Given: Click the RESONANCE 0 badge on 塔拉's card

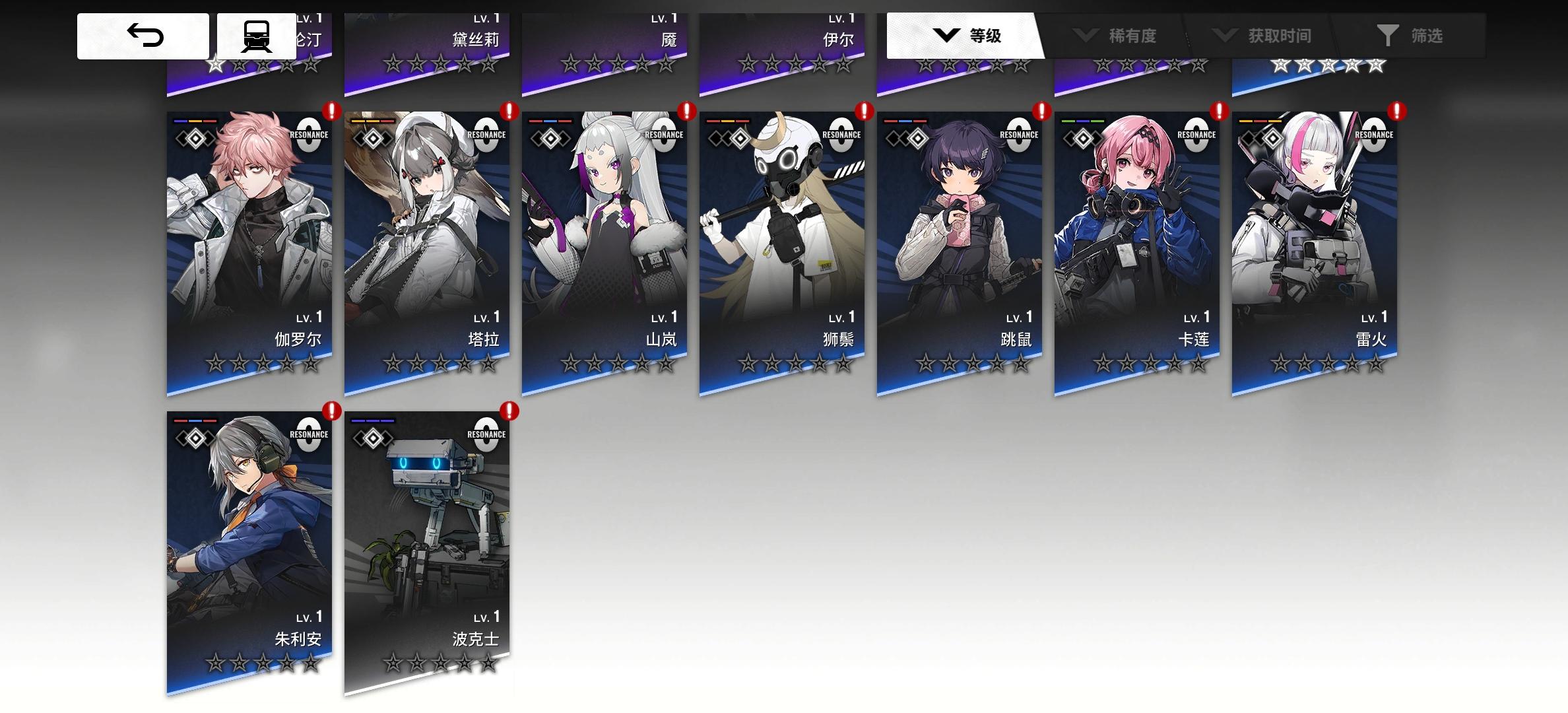Looking at the screenshot, I should (x=486, y=137).
